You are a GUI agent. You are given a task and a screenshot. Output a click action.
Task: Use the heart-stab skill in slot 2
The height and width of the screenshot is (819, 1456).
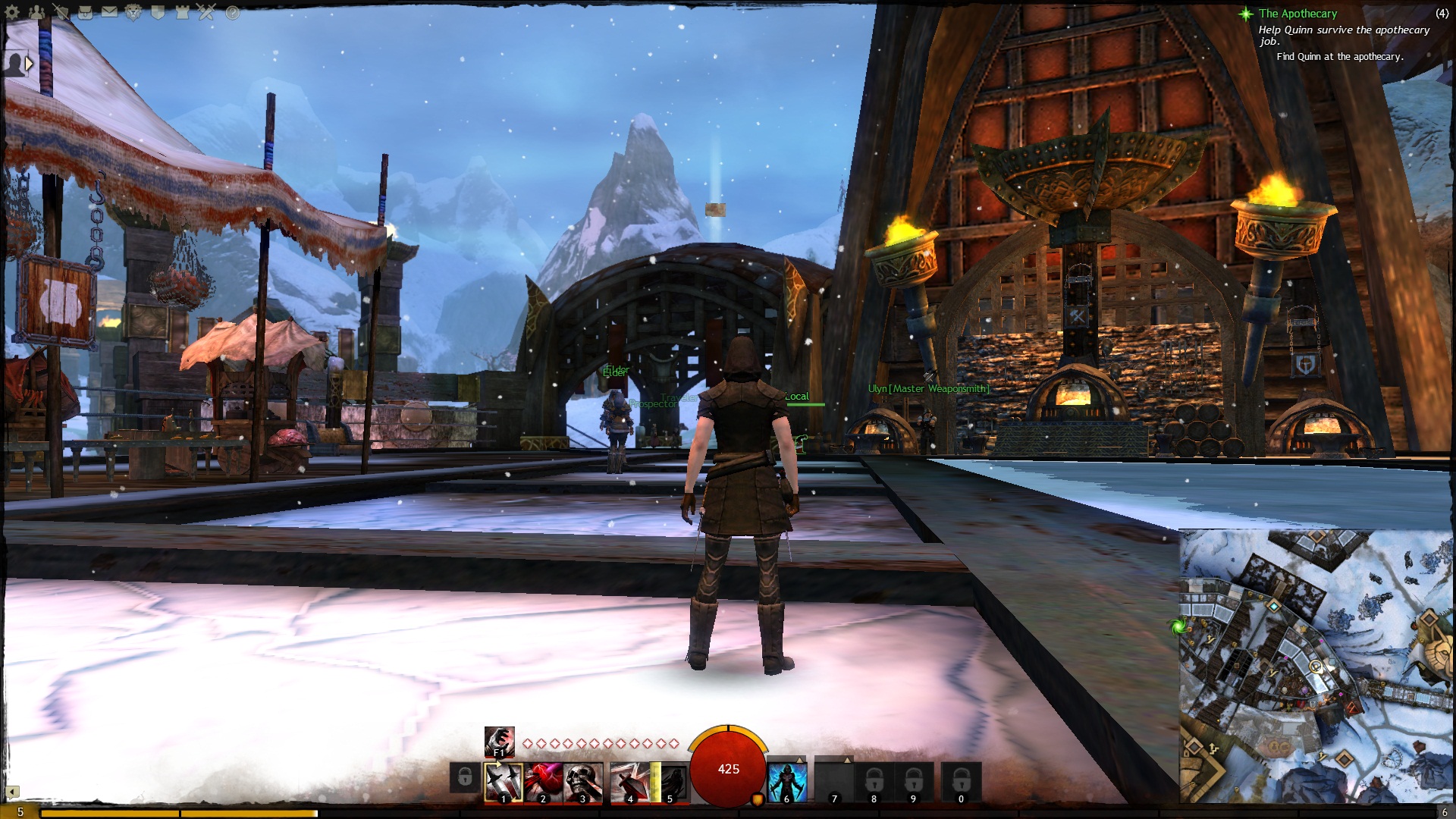(x=544, y=781)
